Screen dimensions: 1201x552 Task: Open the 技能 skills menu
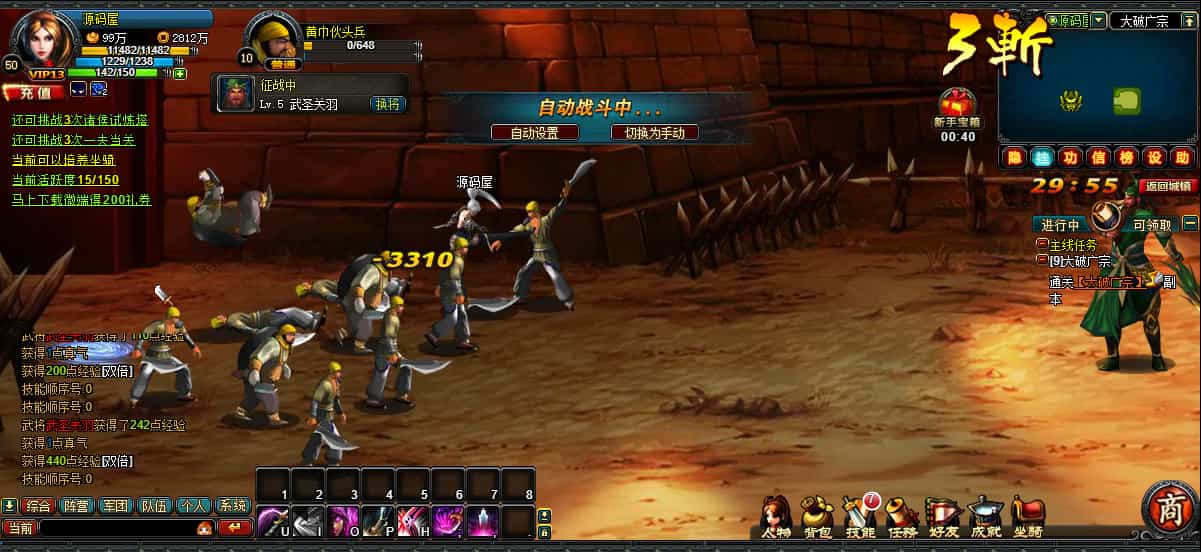coord(859,516)
